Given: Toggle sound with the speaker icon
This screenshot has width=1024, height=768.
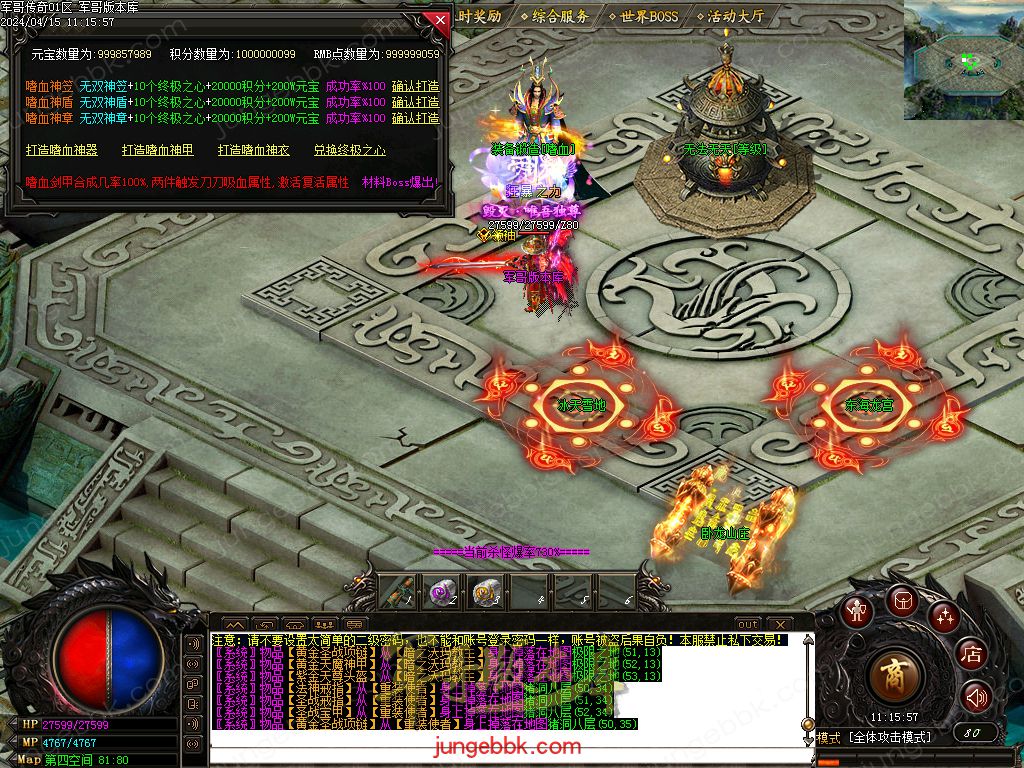Looking at the screenshot, I should pos(976,697).
